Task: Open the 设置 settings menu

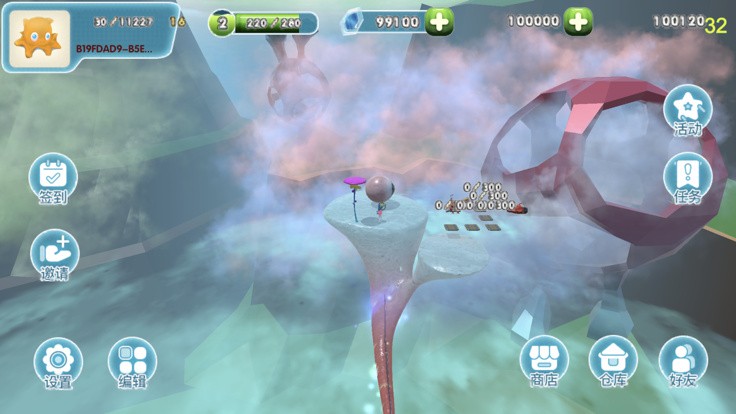Action: [58, 361]
